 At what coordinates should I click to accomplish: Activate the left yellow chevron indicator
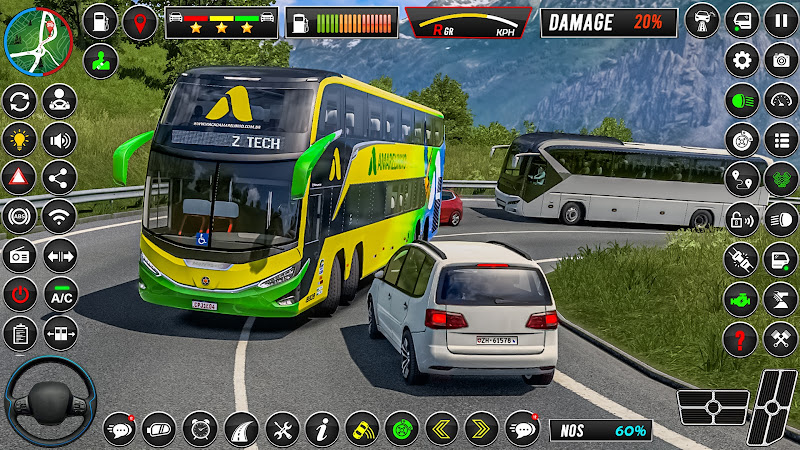[441, 430]
